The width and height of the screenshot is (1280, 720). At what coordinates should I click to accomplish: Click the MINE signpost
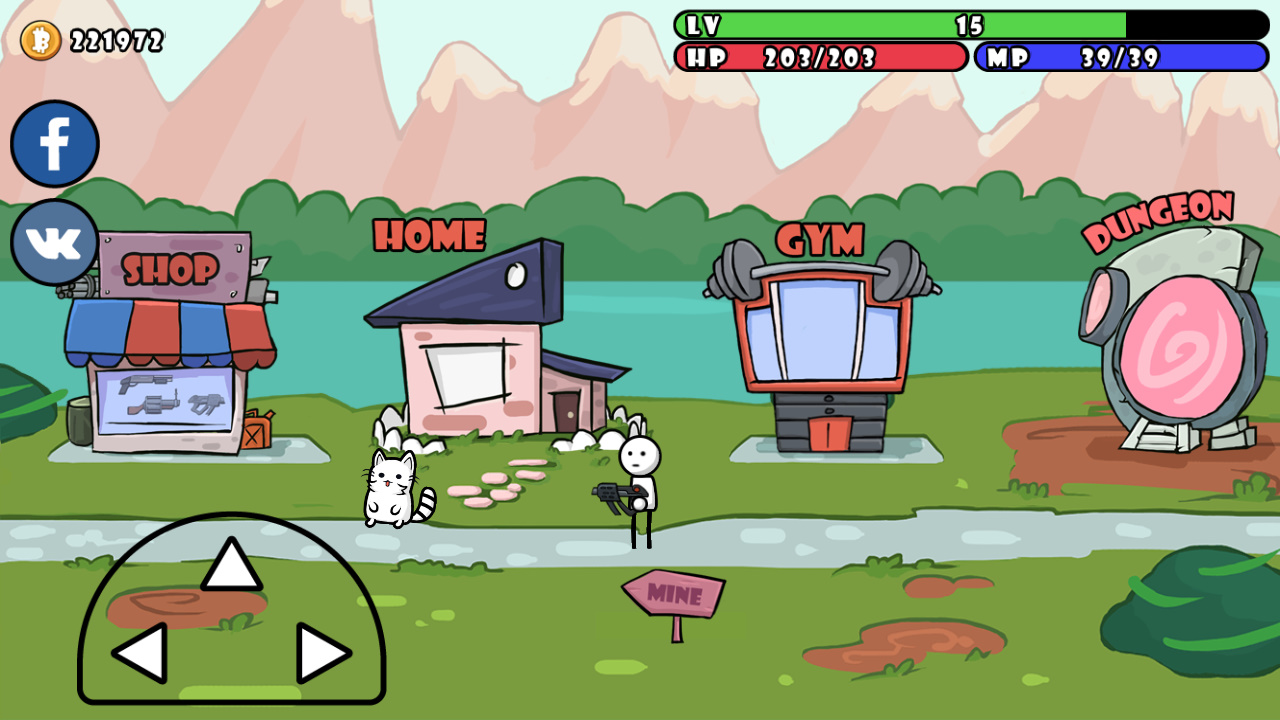coord(672,594)
